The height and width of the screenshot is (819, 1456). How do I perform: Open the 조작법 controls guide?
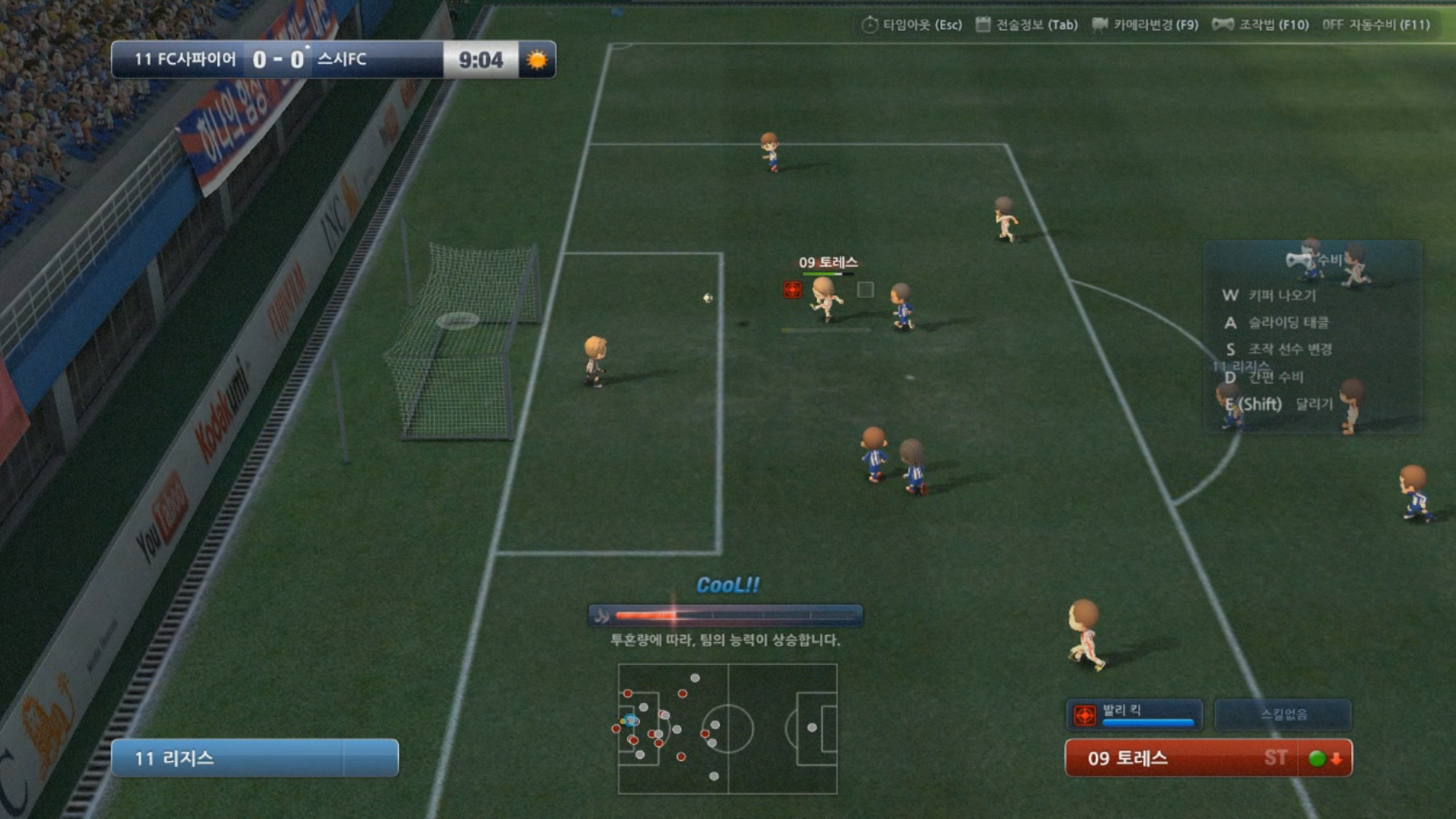tap(1261, 25)
